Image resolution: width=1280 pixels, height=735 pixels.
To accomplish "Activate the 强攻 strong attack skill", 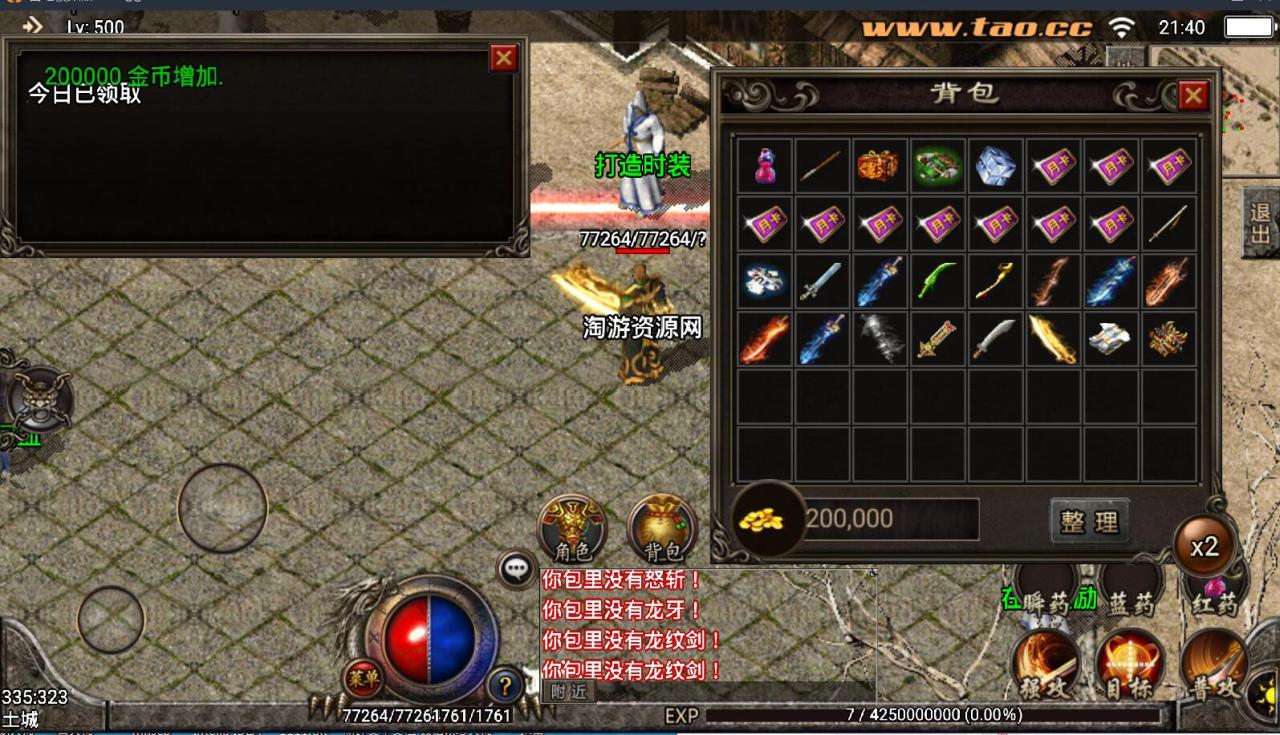I will tap(1045, 664).
